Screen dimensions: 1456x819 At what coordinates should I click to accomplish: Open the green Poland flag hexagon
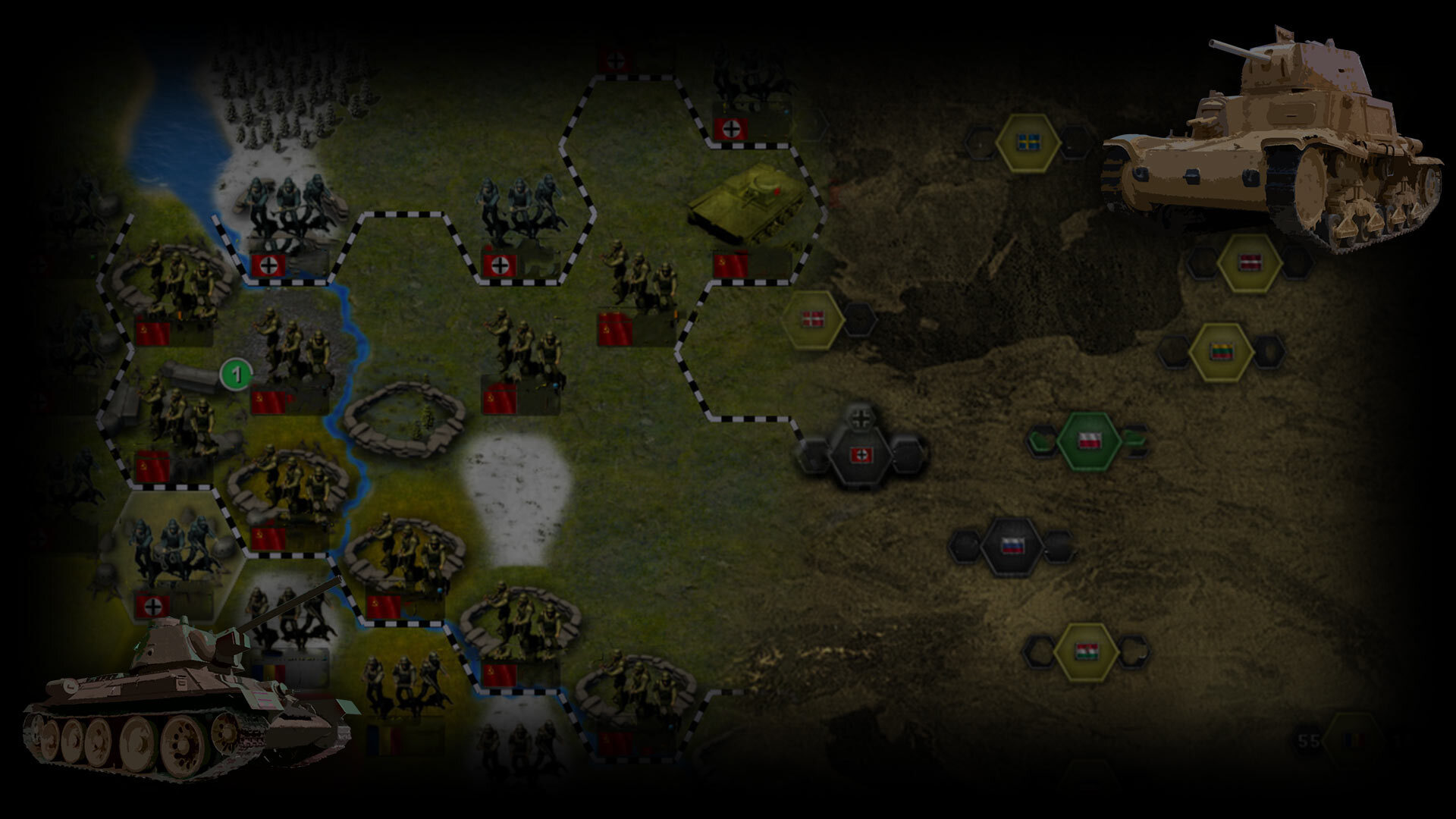1089,441
